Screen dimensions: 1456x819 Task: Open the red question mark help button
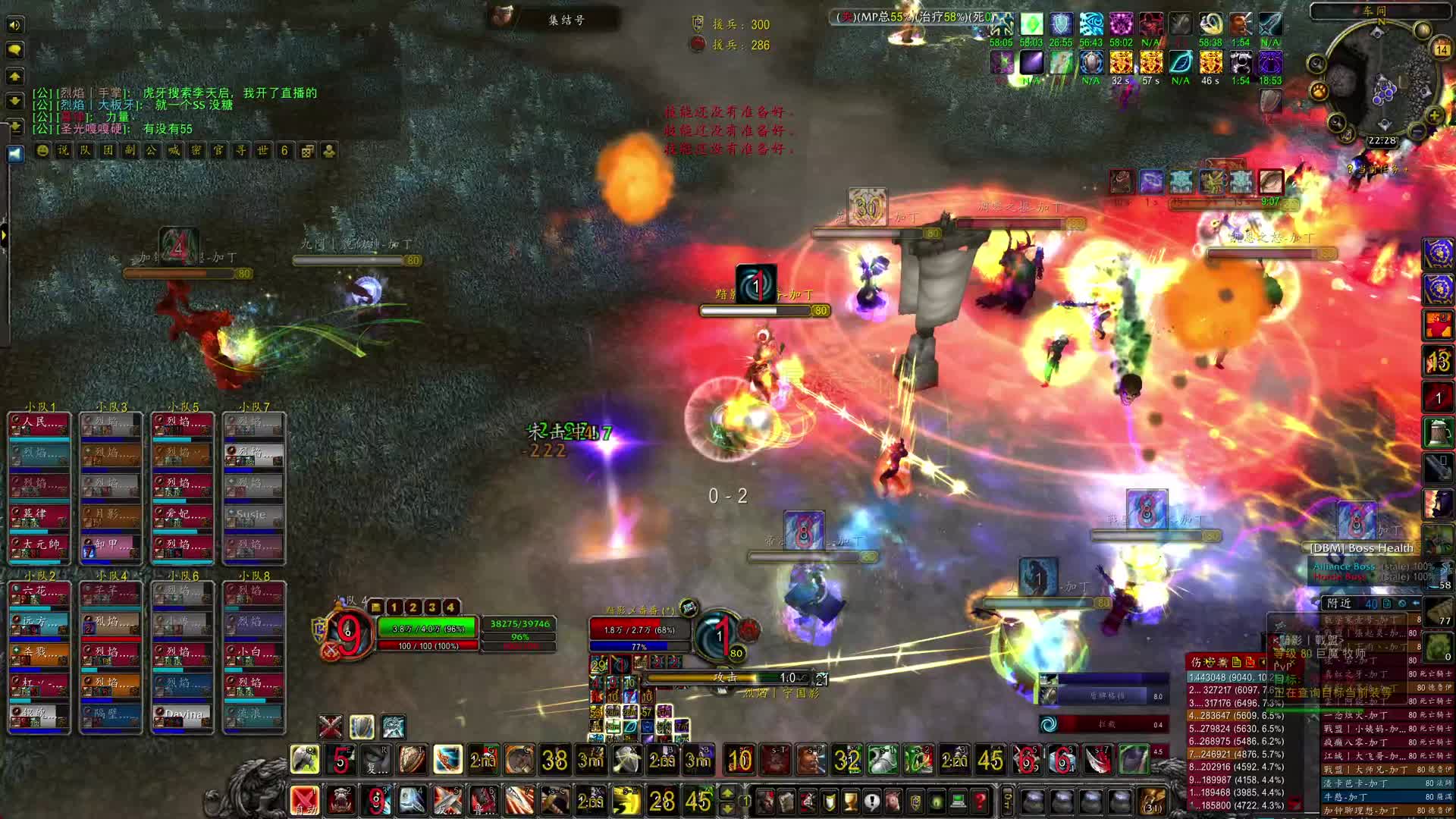pyautogui.click(x=980, y=801)
